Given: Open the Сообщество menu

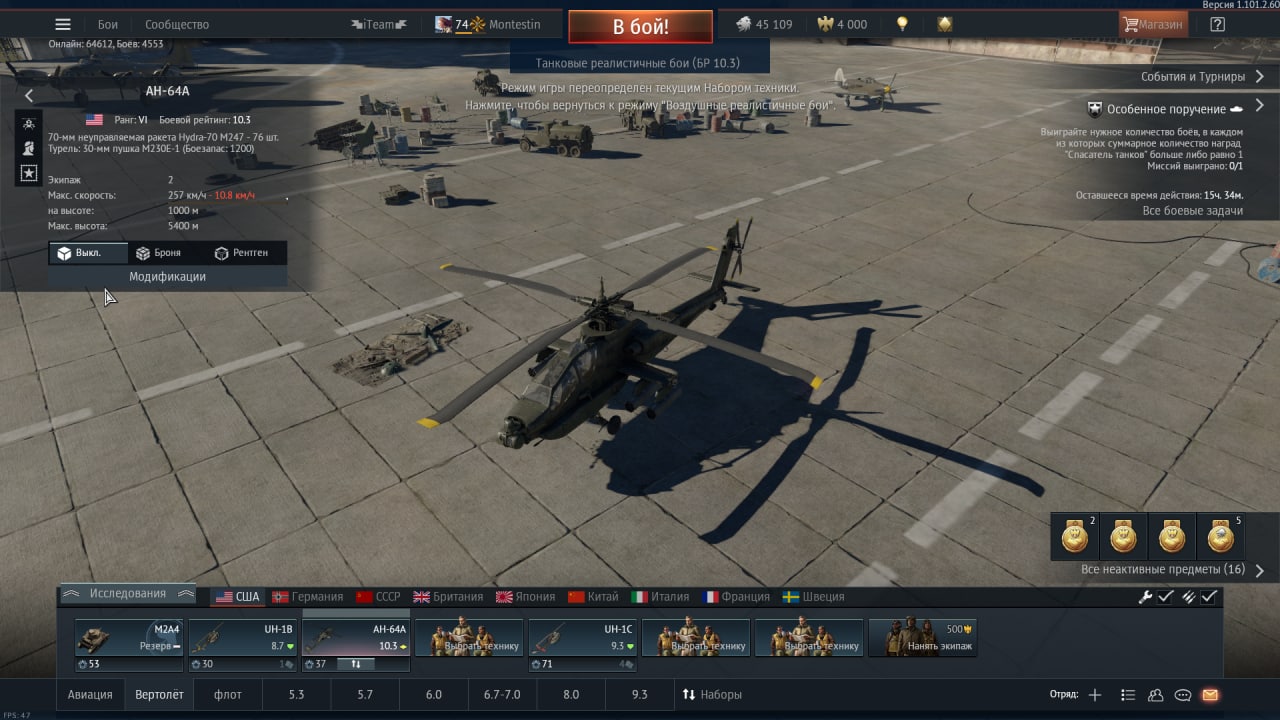Looking at the screenshot, I should tap(177, 25).
